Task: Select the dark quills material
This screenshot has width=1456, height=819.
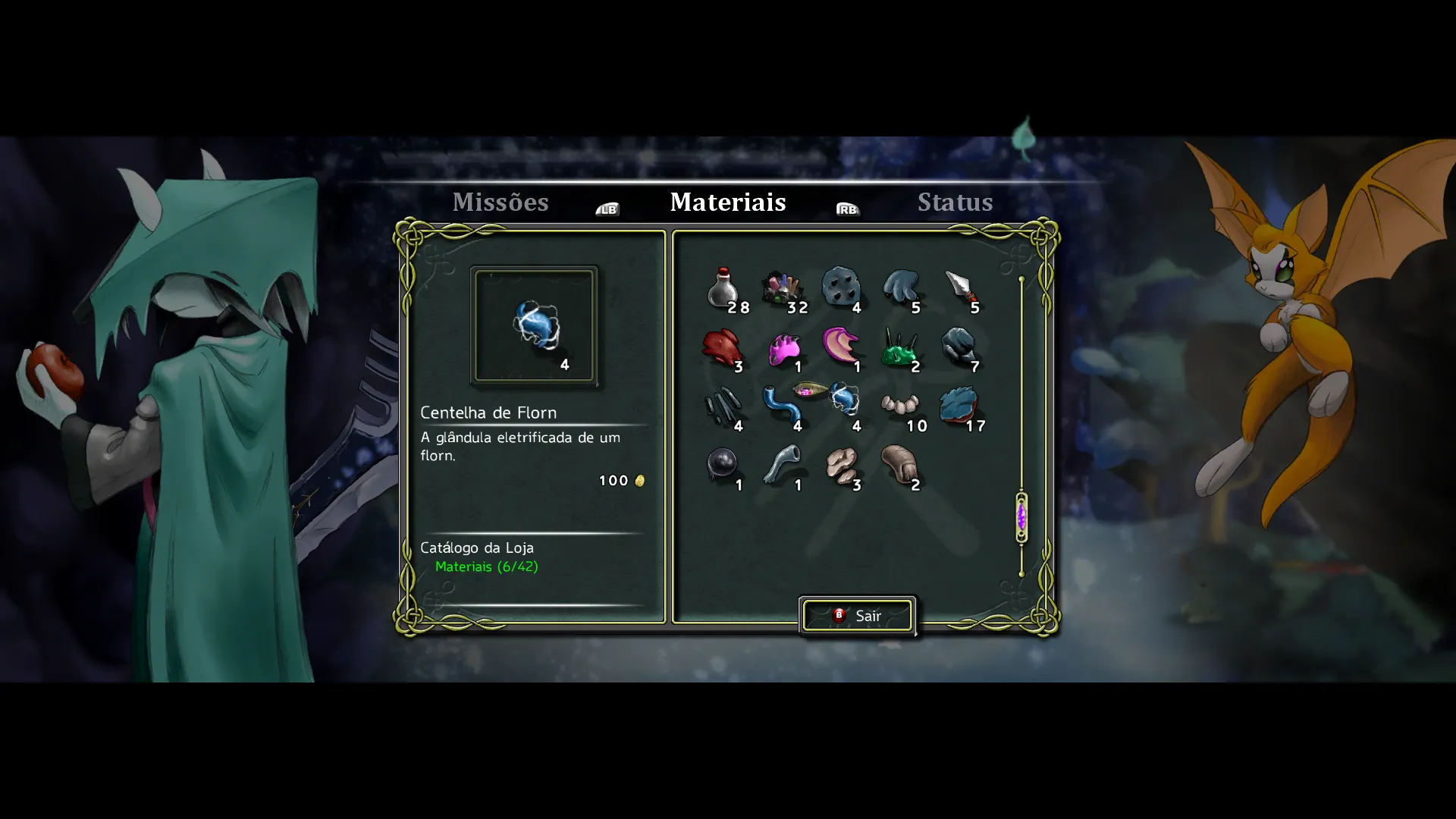Action: click(x=722, y=407)
